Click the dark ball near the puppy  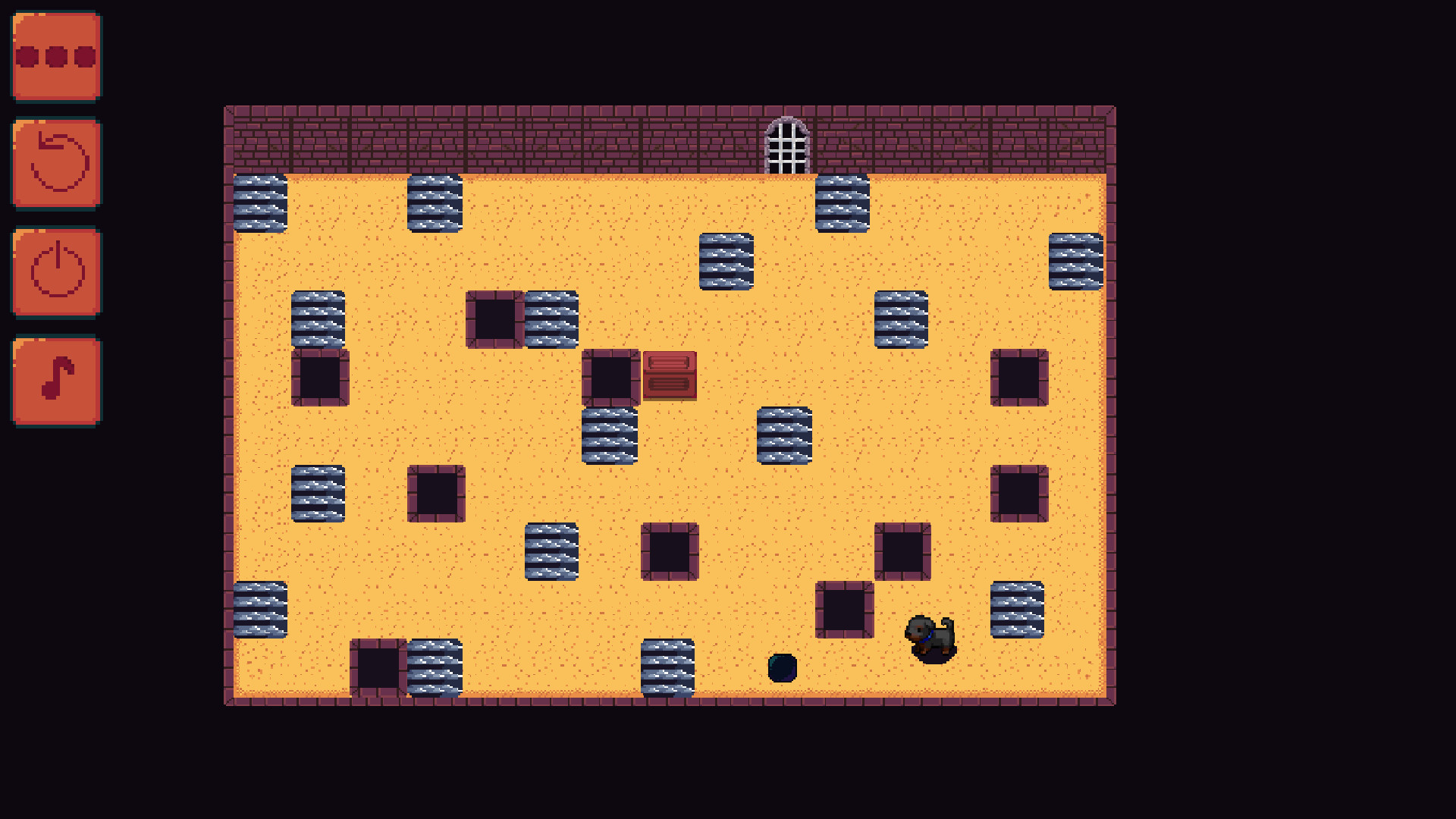[782, 668]
